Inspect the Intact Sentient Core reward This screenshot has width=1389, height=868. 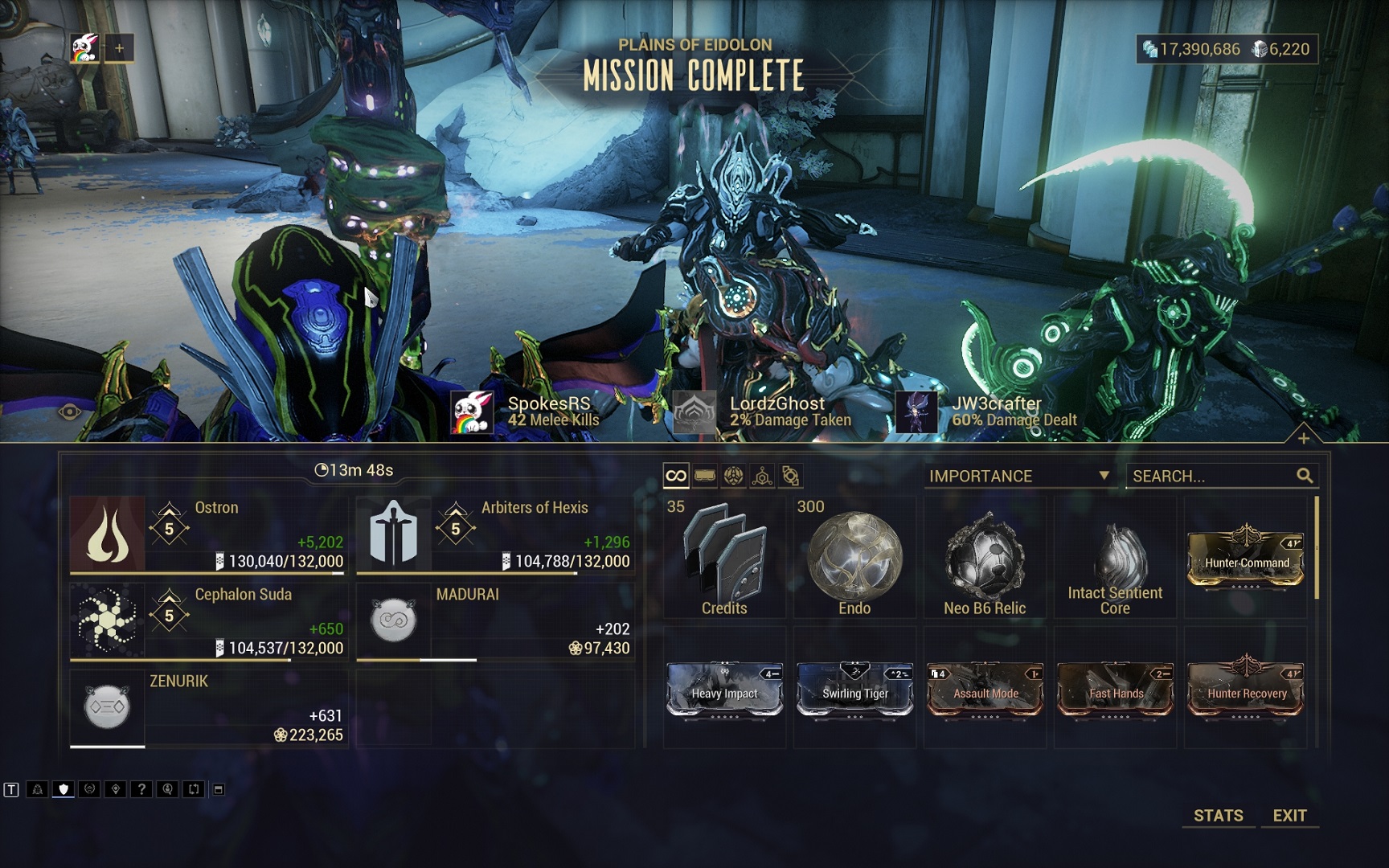1115,558
